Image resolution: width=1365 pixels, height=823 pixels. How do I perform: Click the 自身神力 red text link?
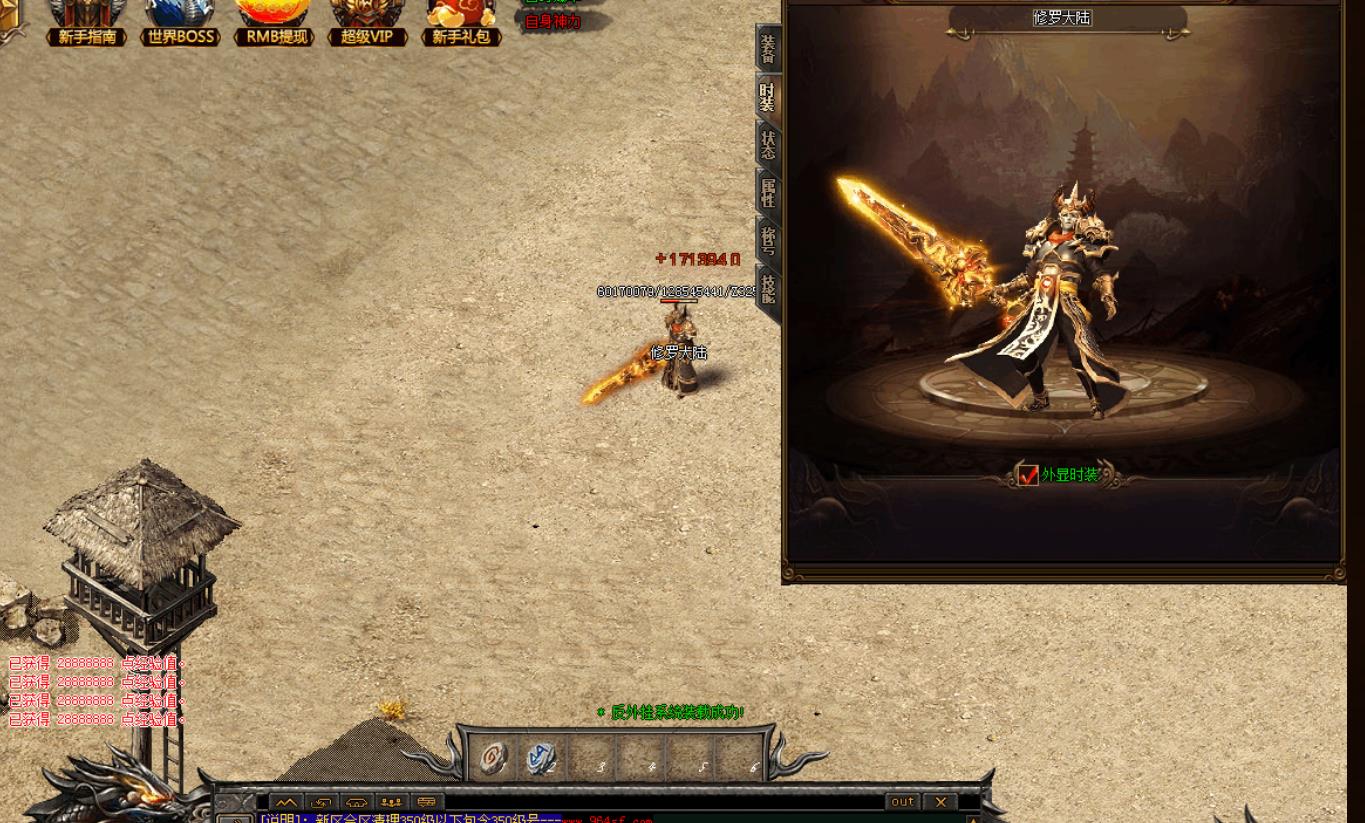(x=553, y=22)
